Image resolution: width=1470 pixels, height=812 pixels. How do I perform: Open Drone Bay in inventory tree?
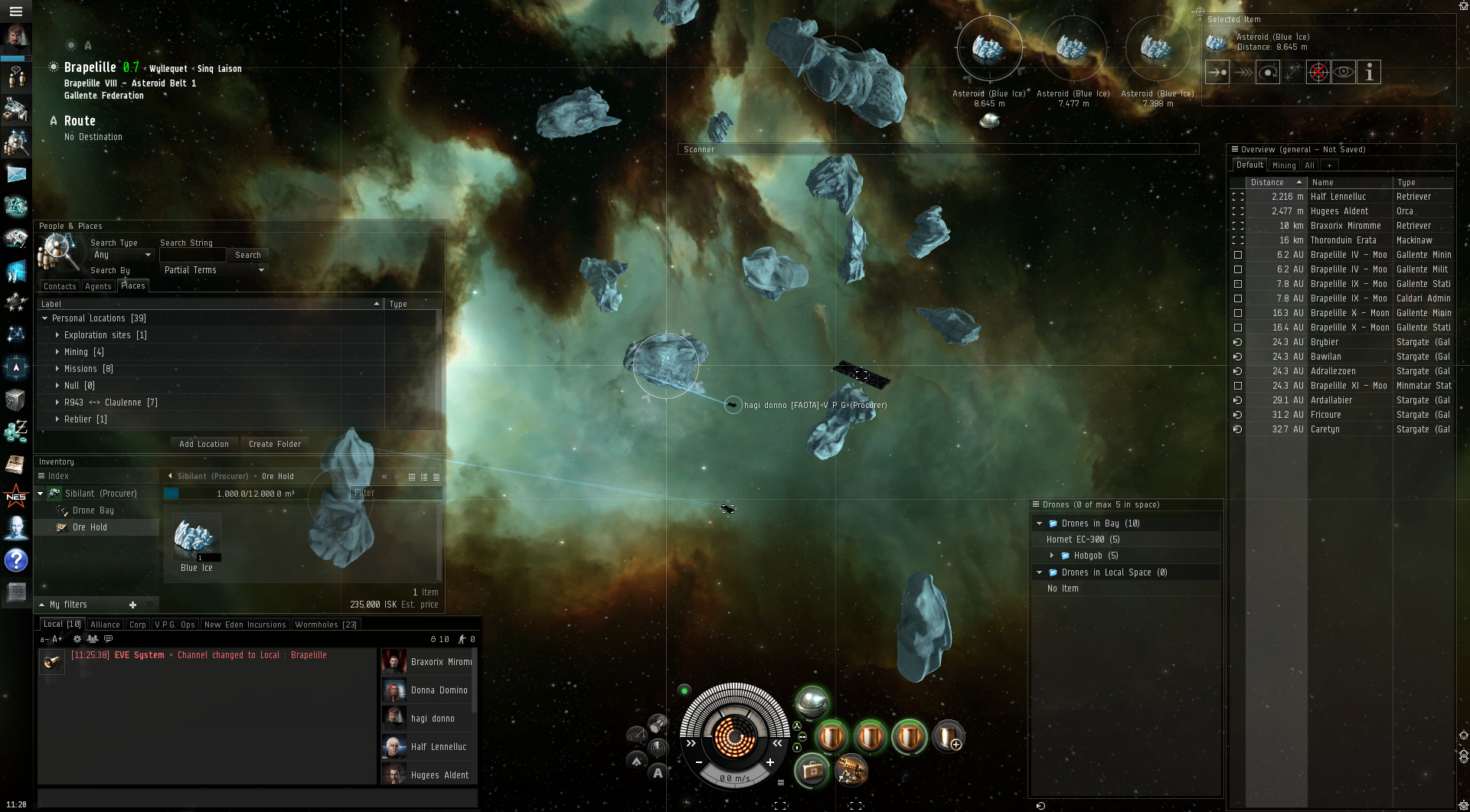click(93, 510)
